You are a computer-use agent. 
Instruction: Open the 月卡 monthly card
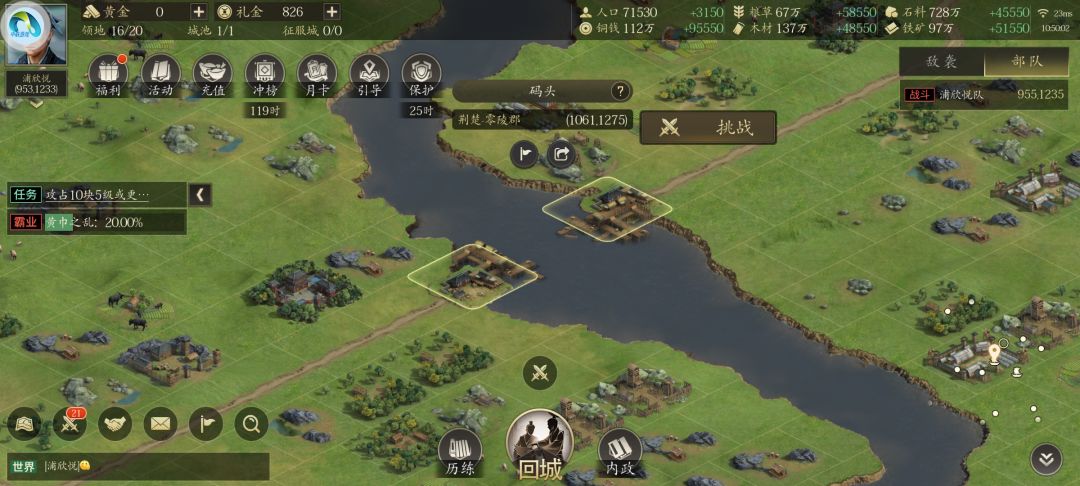tap(317, 74)
